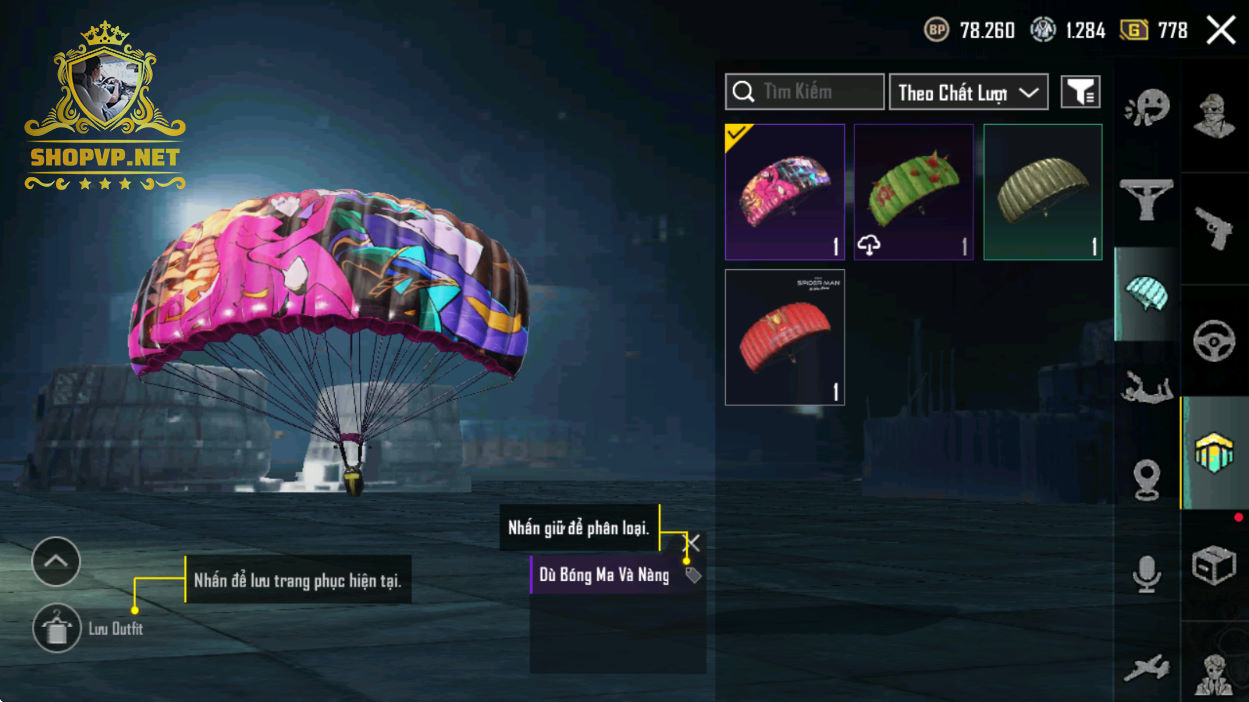1249x702 pixels.
Task: Click the tag icon beside Dù Bóng Ma
Action: click(693, 575)
